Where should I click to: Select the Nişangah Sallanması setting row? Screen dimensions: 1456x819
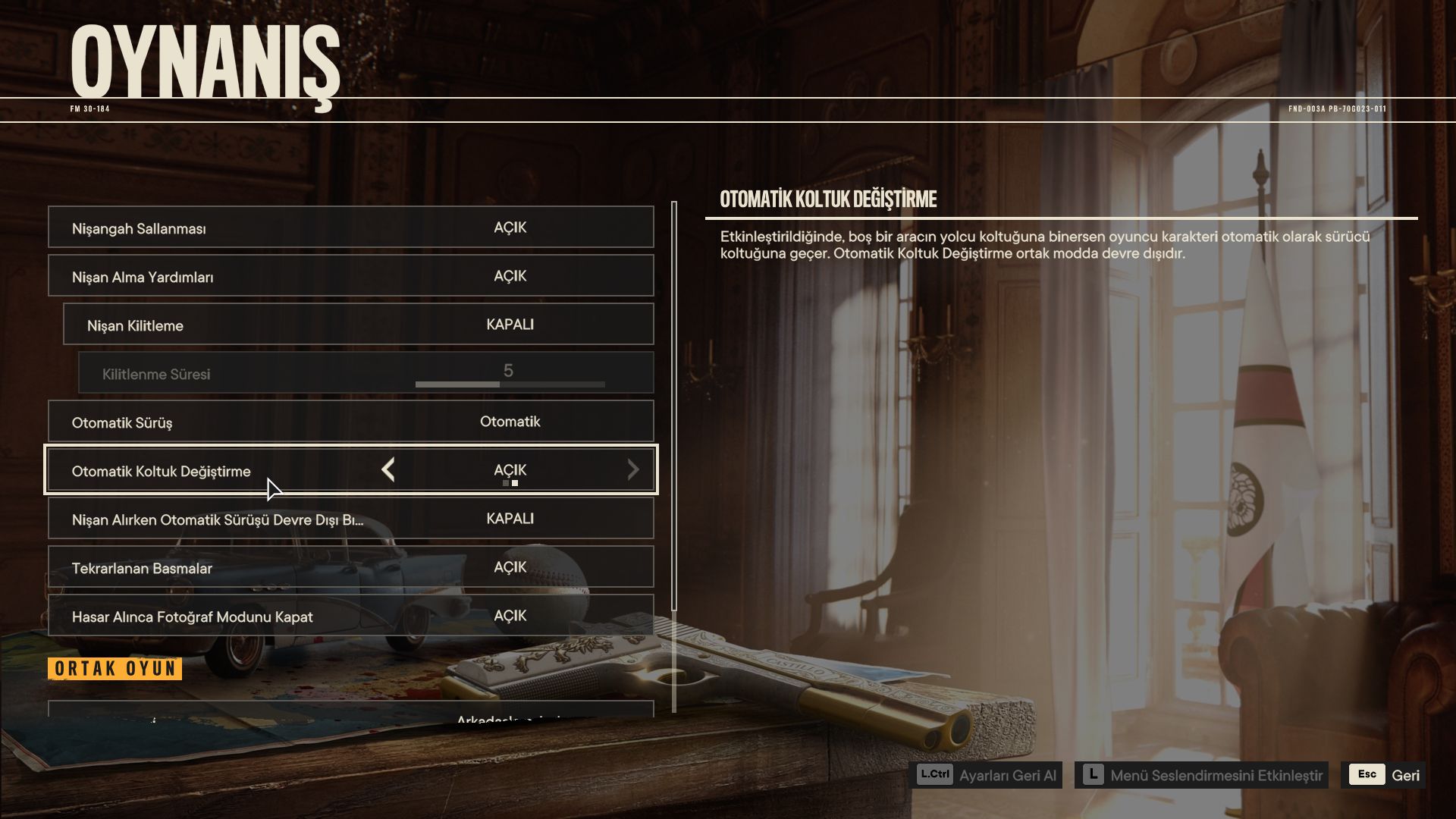350,227
